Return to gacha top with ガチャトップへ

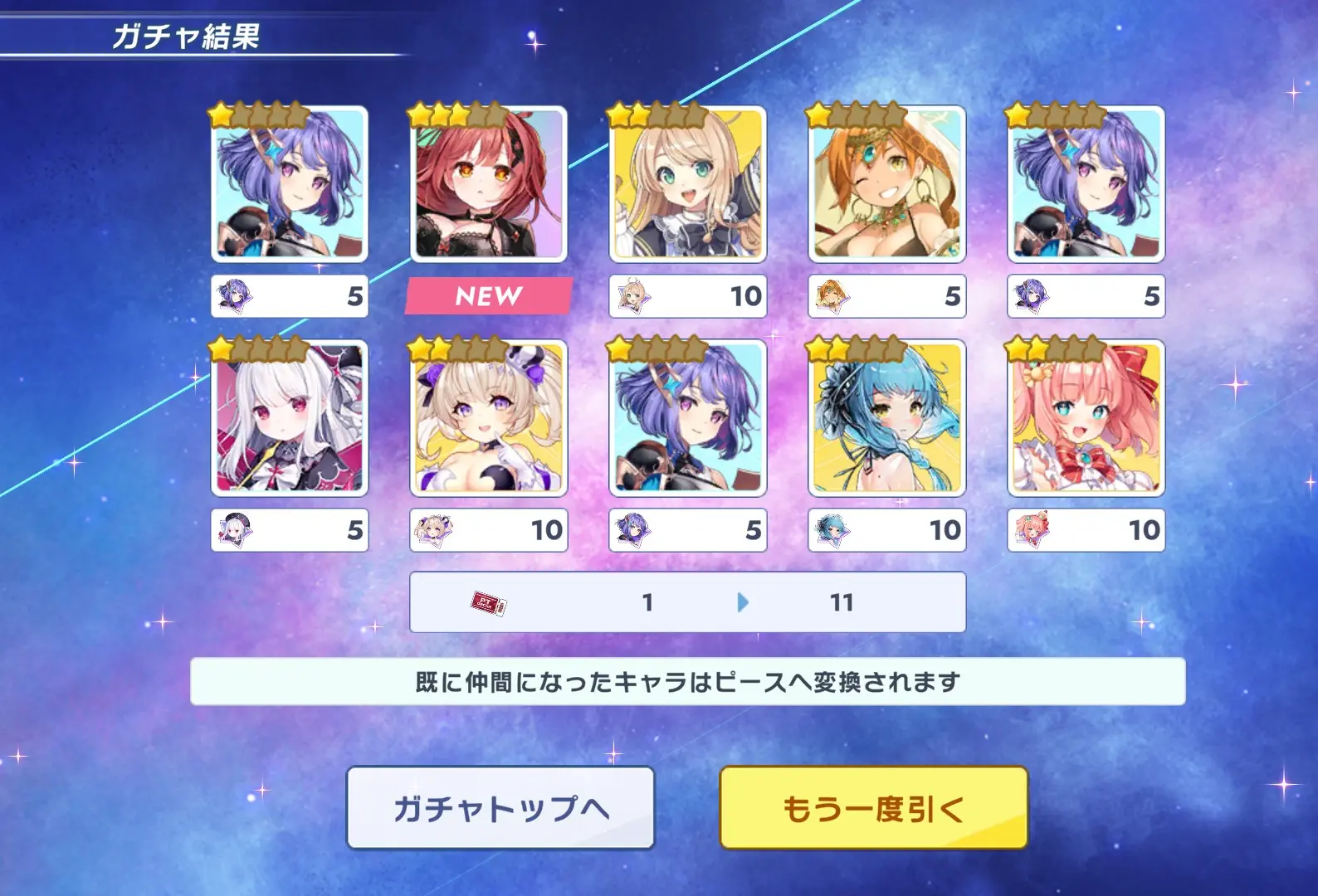(500, 807)
